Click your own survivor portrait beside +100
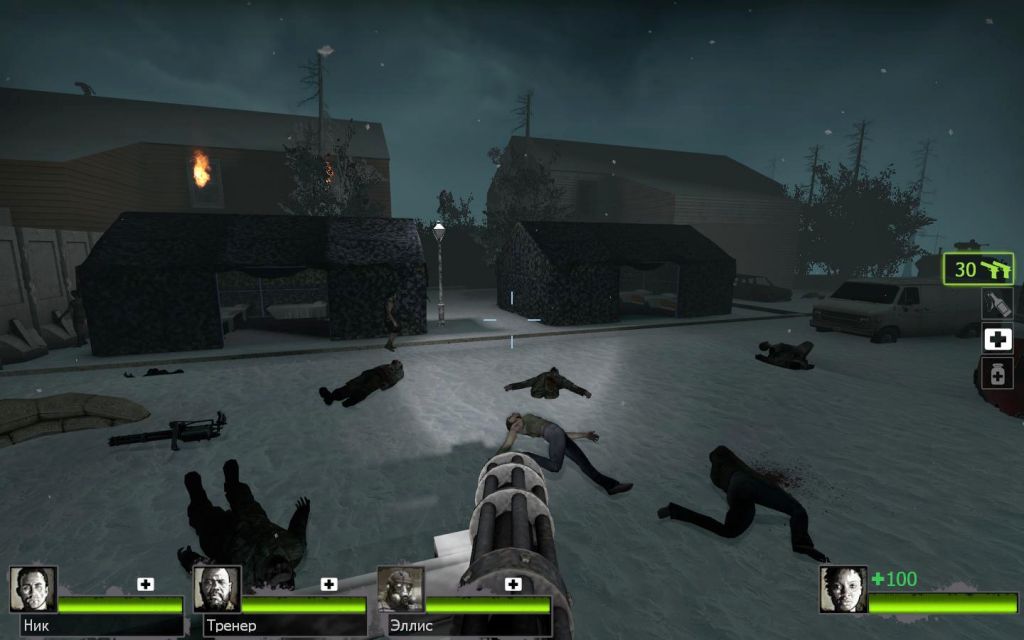Screen dimensions: 1024x640 (x=843, y=589)
